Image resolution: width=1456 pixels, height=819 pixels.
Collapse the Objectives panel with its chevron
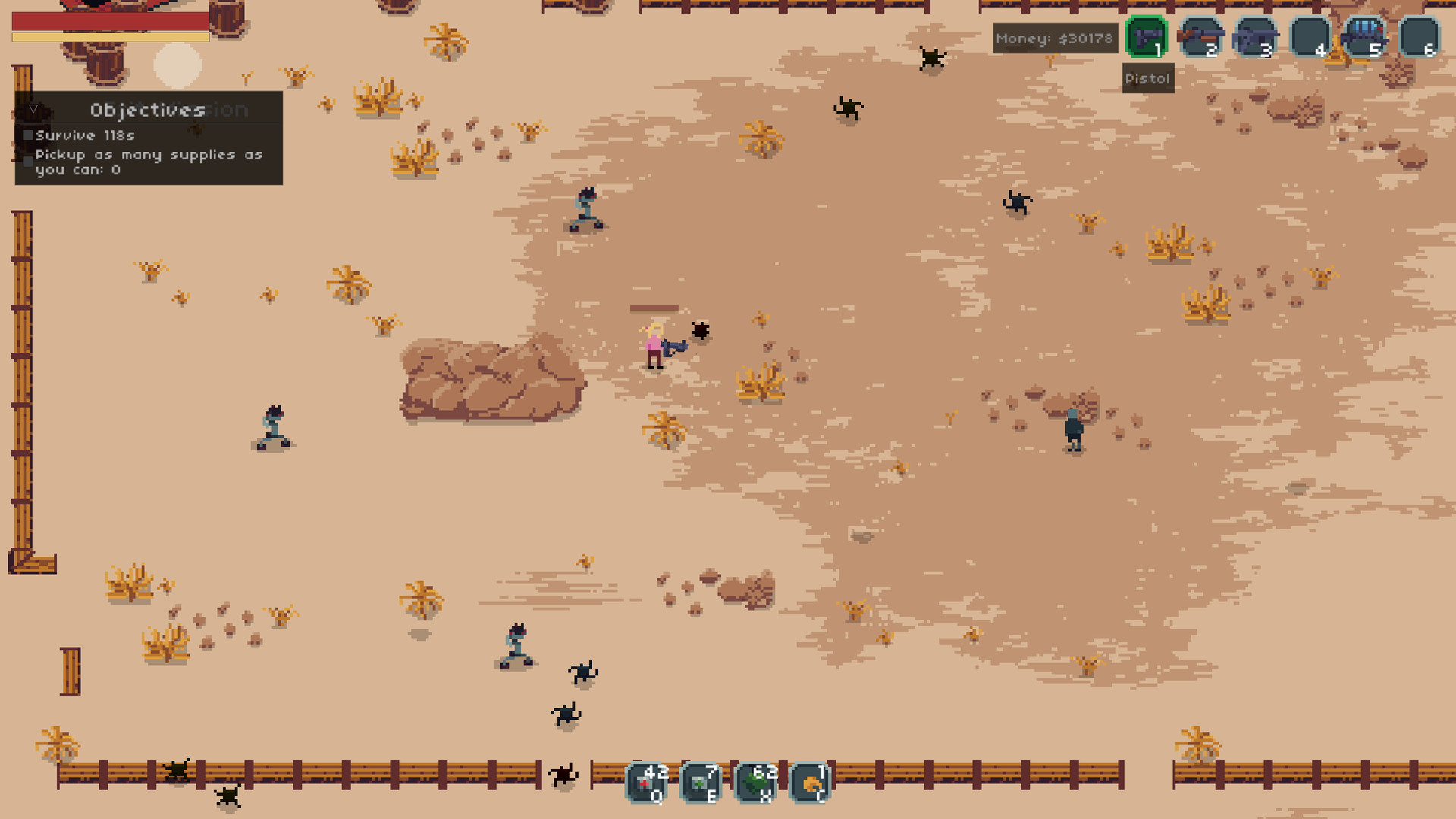point(33,108)
